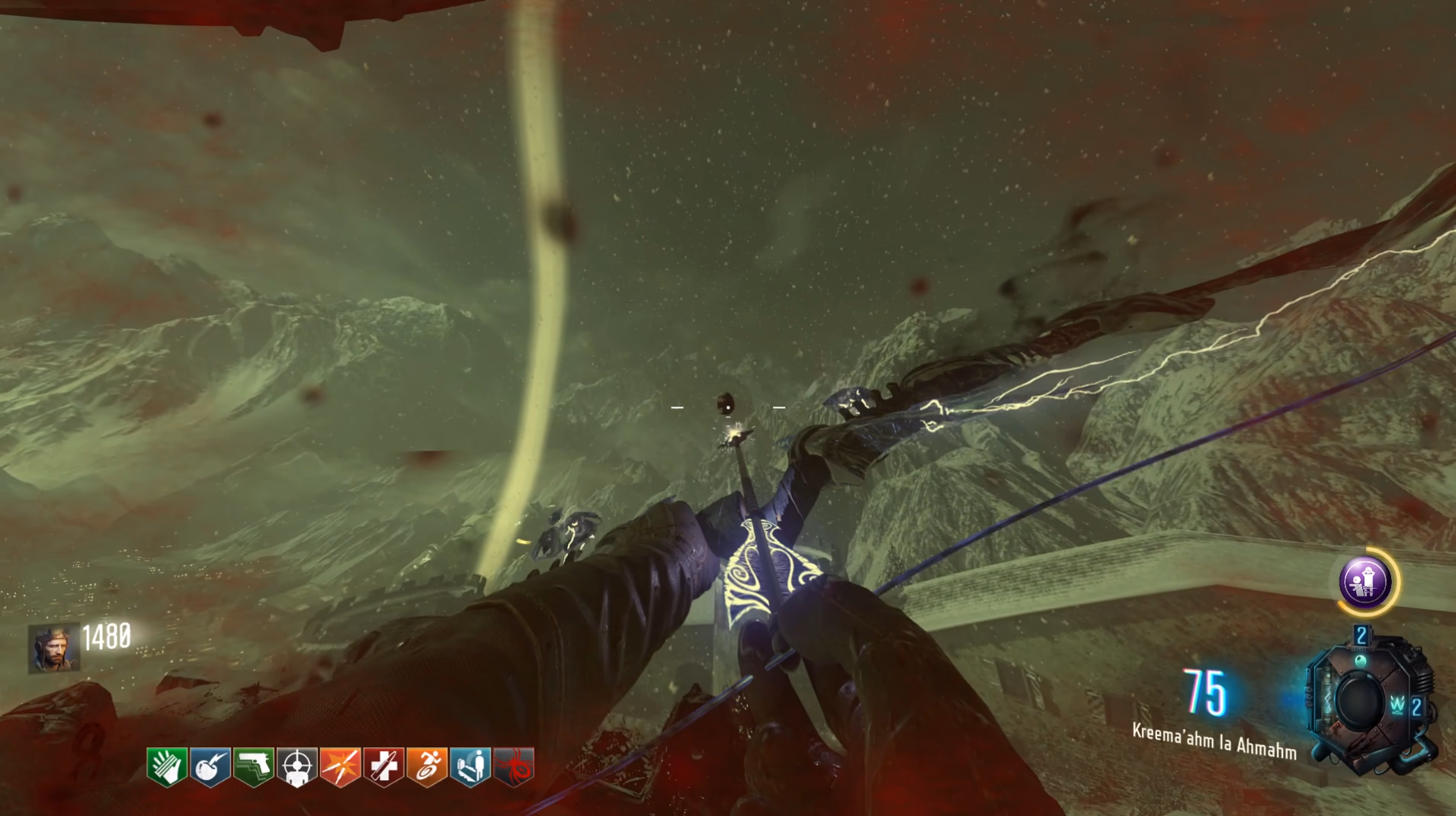Activate the purple GobbleGum orb icon

pos(1366,582)
